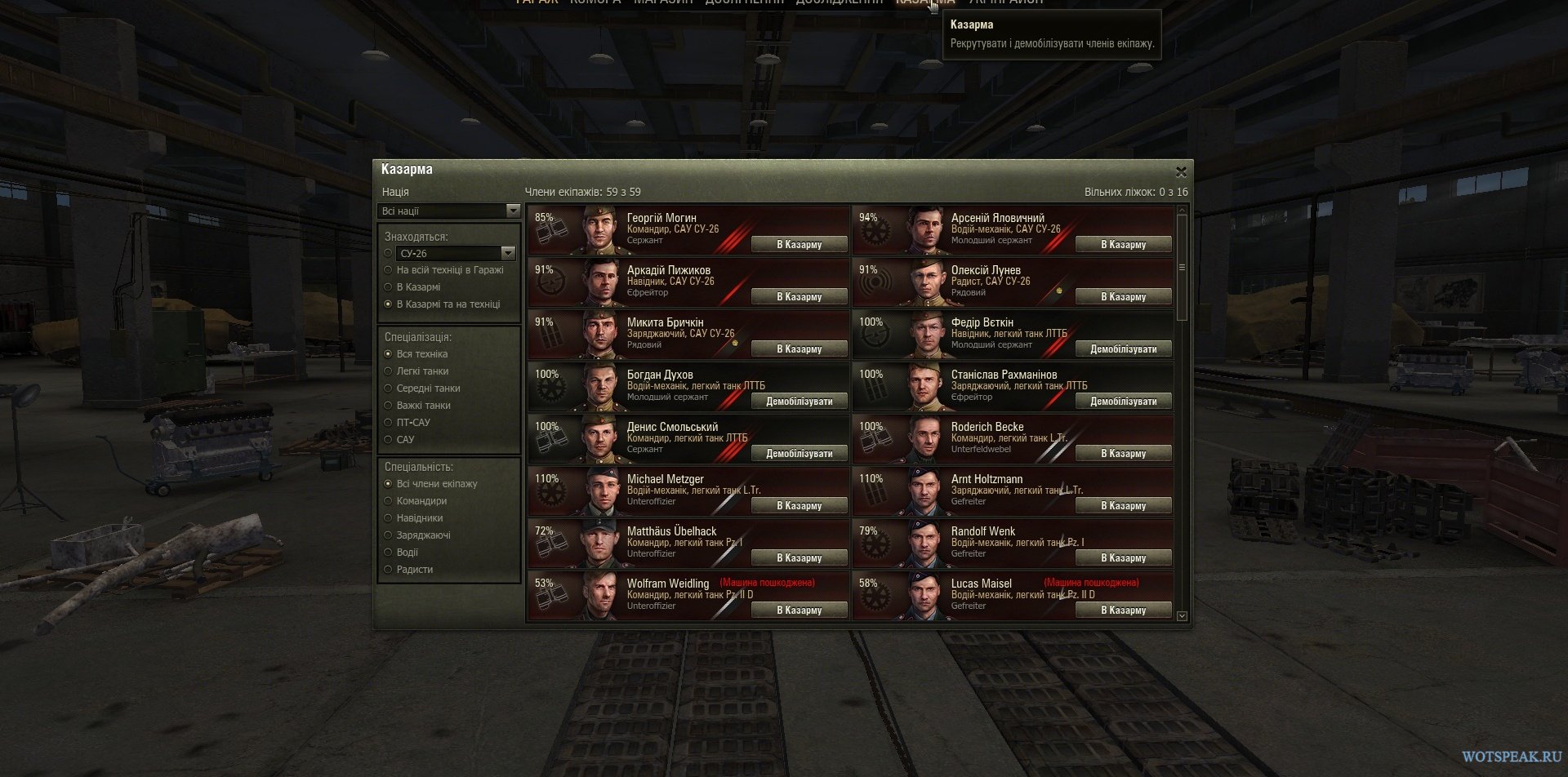Screen dimensions: 1568x777
Task: Send Roderich Becke to the barracks
Action: (x=1123, y=453)
